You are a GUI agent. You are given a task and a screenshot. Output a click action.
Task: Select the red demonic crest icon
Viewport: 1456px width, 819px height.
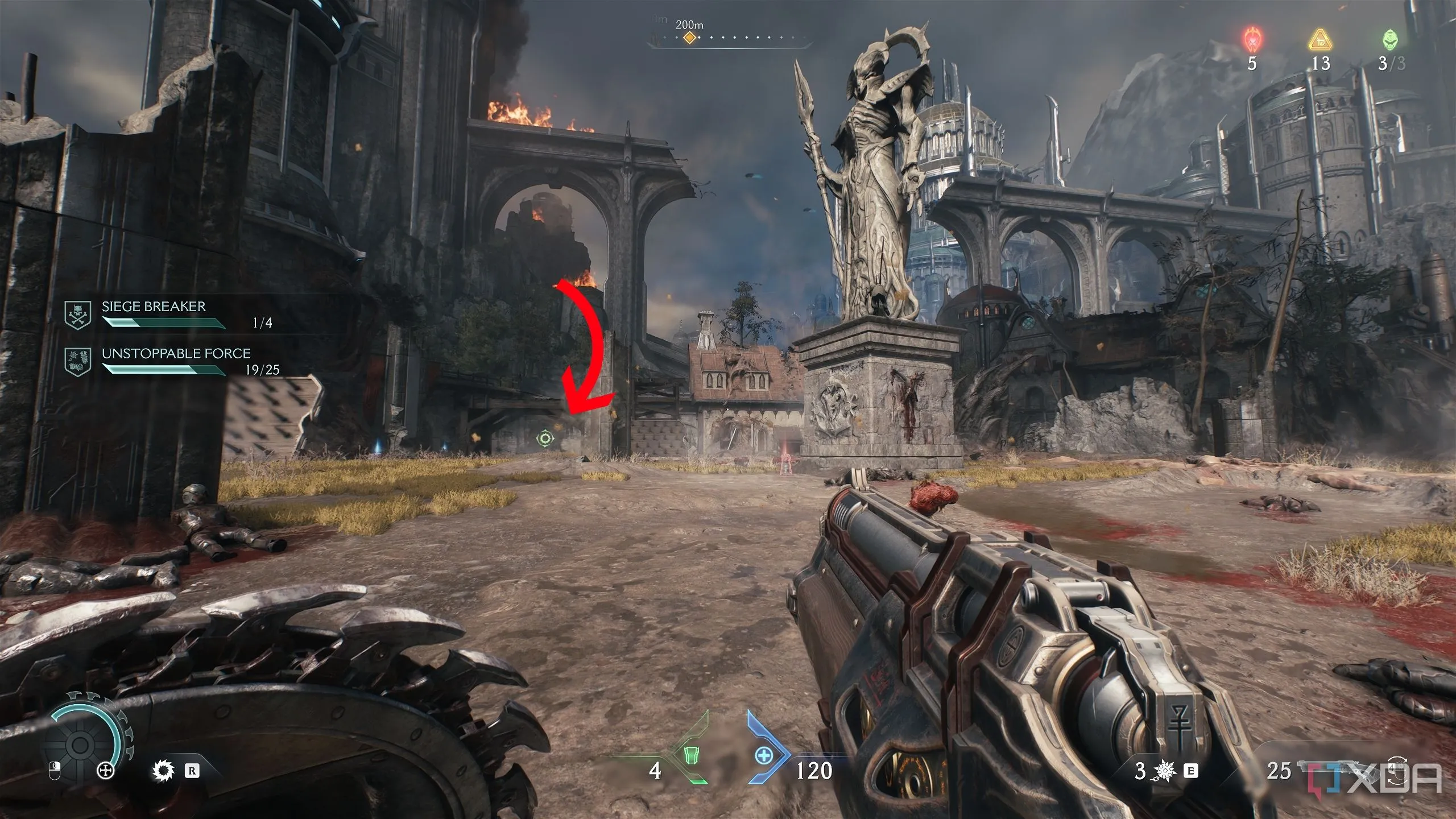(x=1251, y=40)
